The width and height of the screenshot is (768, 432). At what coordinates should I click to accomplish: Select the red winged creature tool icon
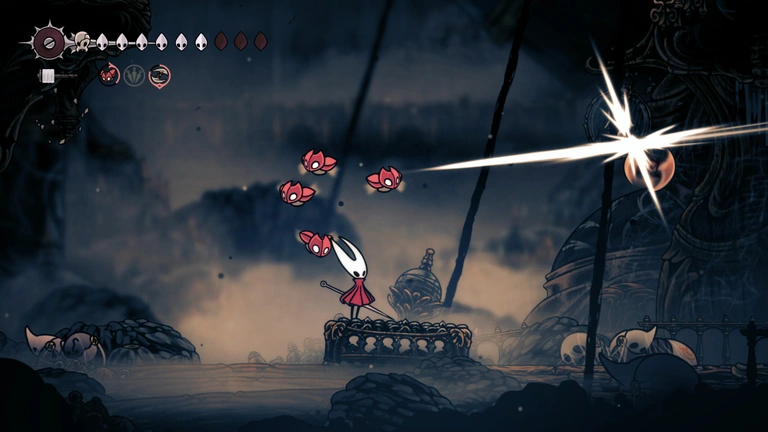pos(110,74)
